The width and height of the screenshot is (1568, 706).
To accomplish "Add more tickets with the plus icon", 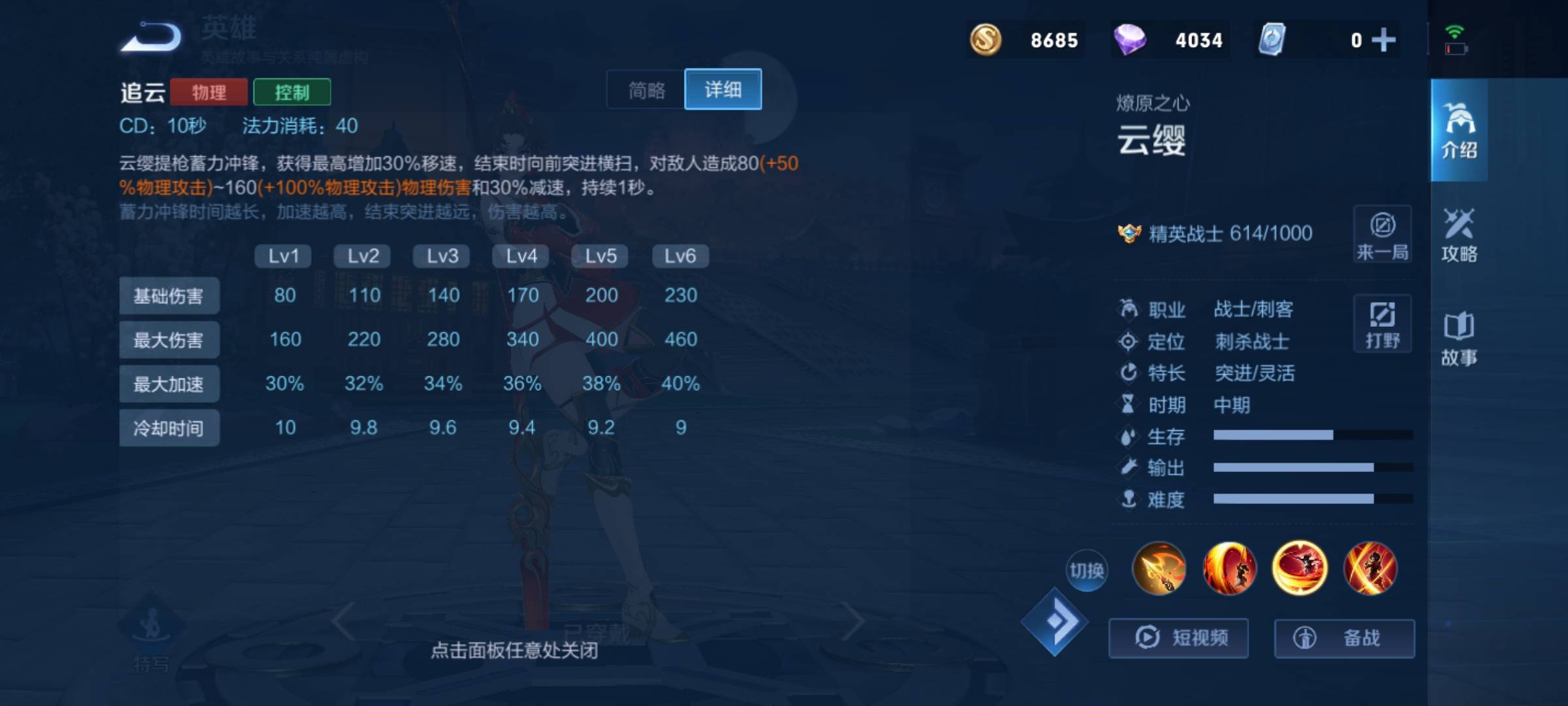I will 1383,41.
